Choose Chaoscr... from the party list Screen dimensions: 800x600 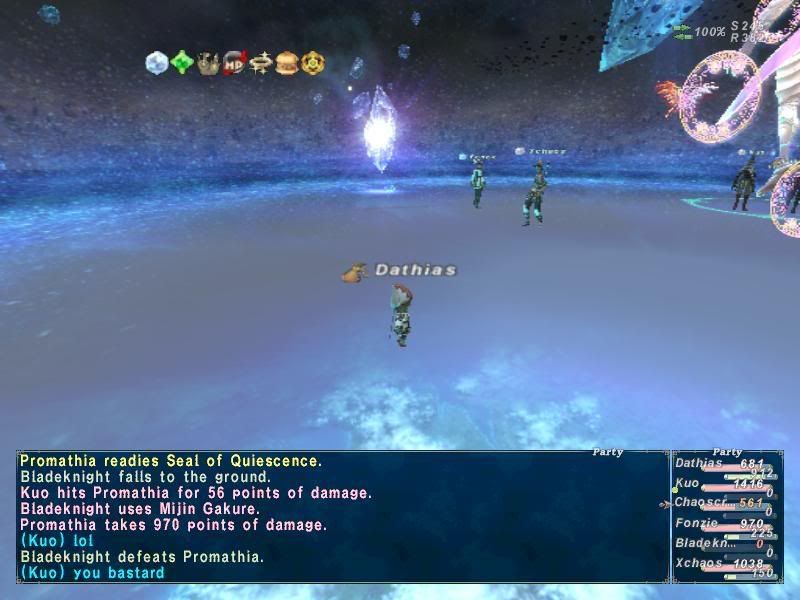tap(700, 503)
